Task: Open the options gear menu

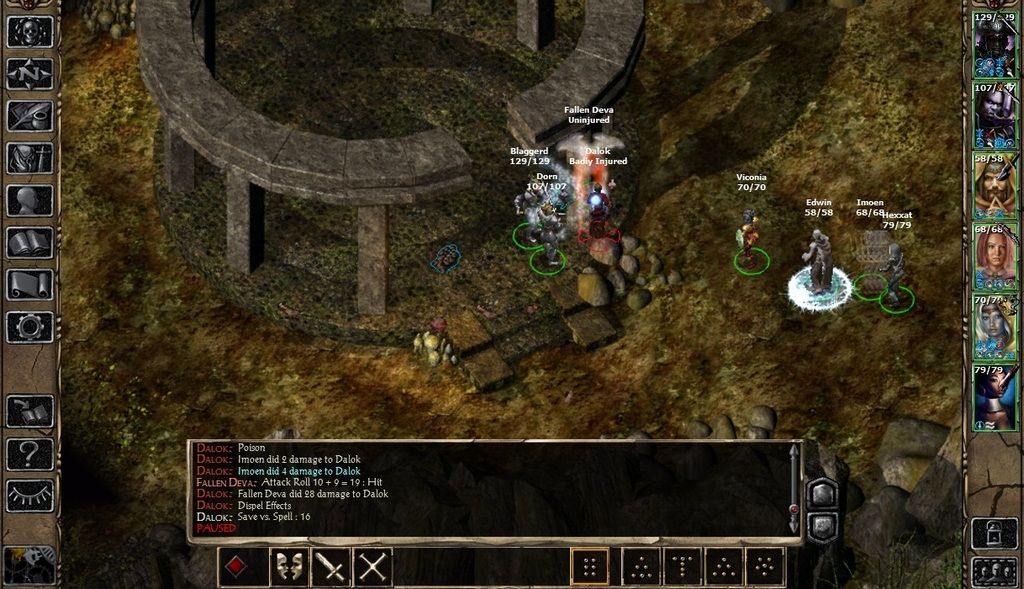Action: tap(29, 326)
